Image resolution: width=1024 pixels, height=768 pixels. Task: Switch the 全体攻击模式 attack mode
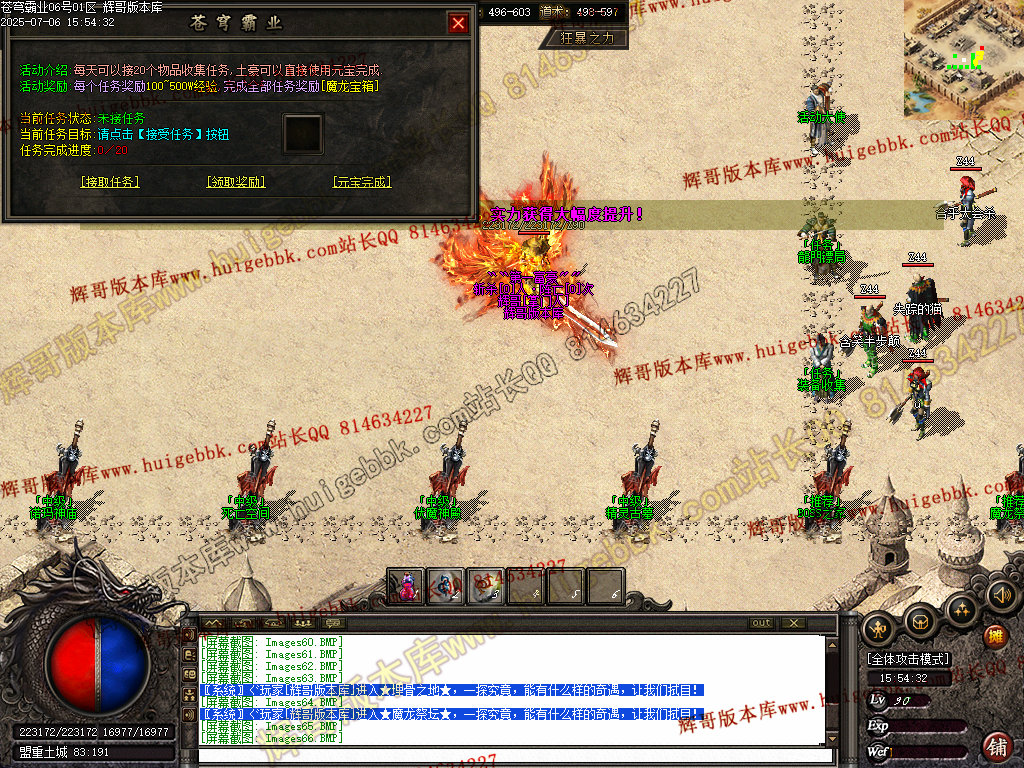pos(909,660)
